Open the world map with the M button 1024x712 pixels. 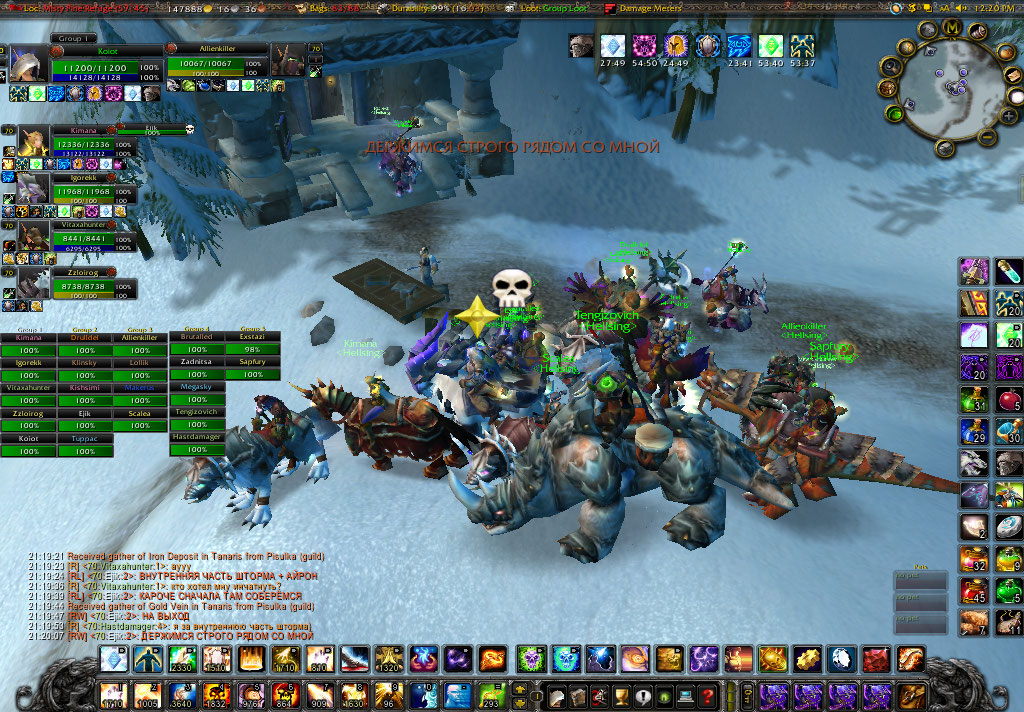coord(952,27)
